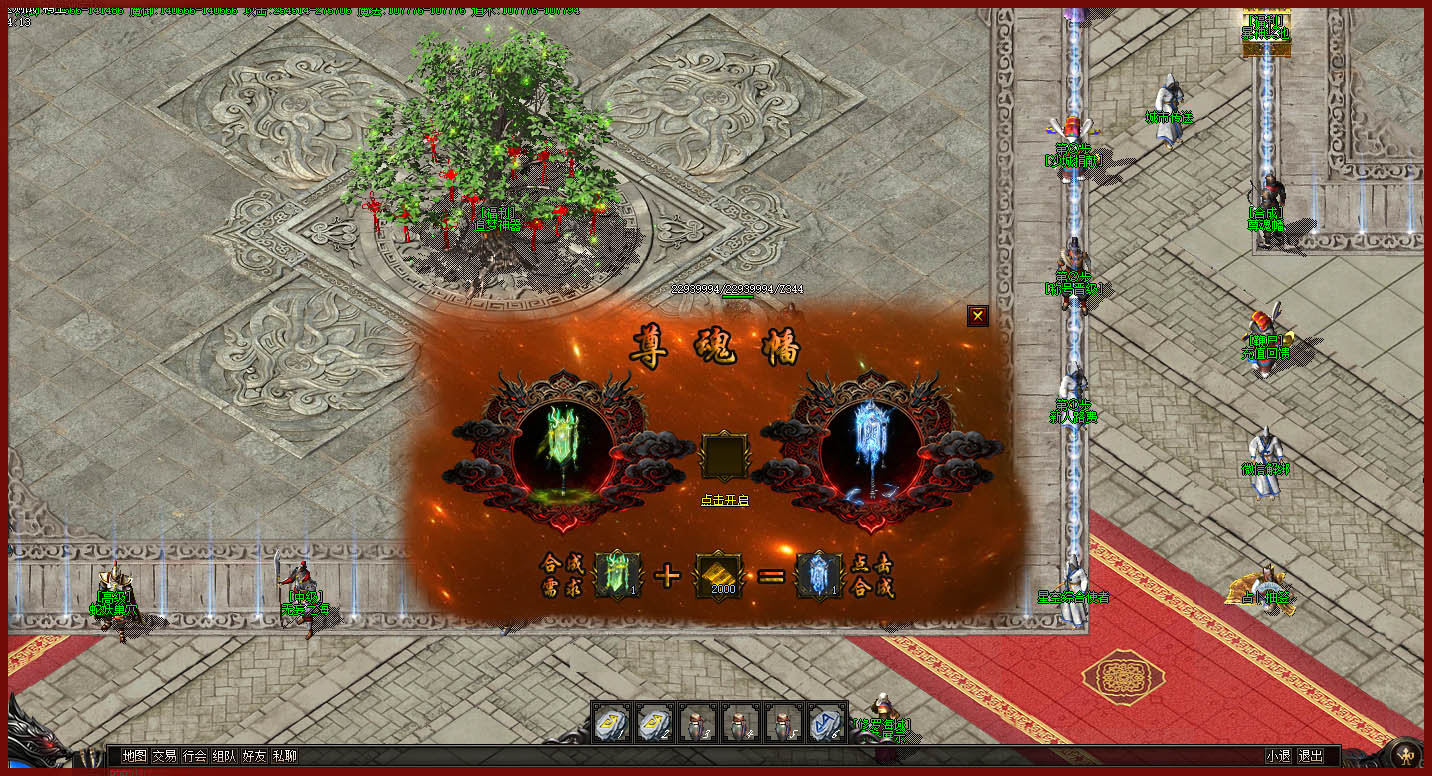Choose 小退 to return to character select
This screenshot has height=776, width=1432.
point(1278,756)
